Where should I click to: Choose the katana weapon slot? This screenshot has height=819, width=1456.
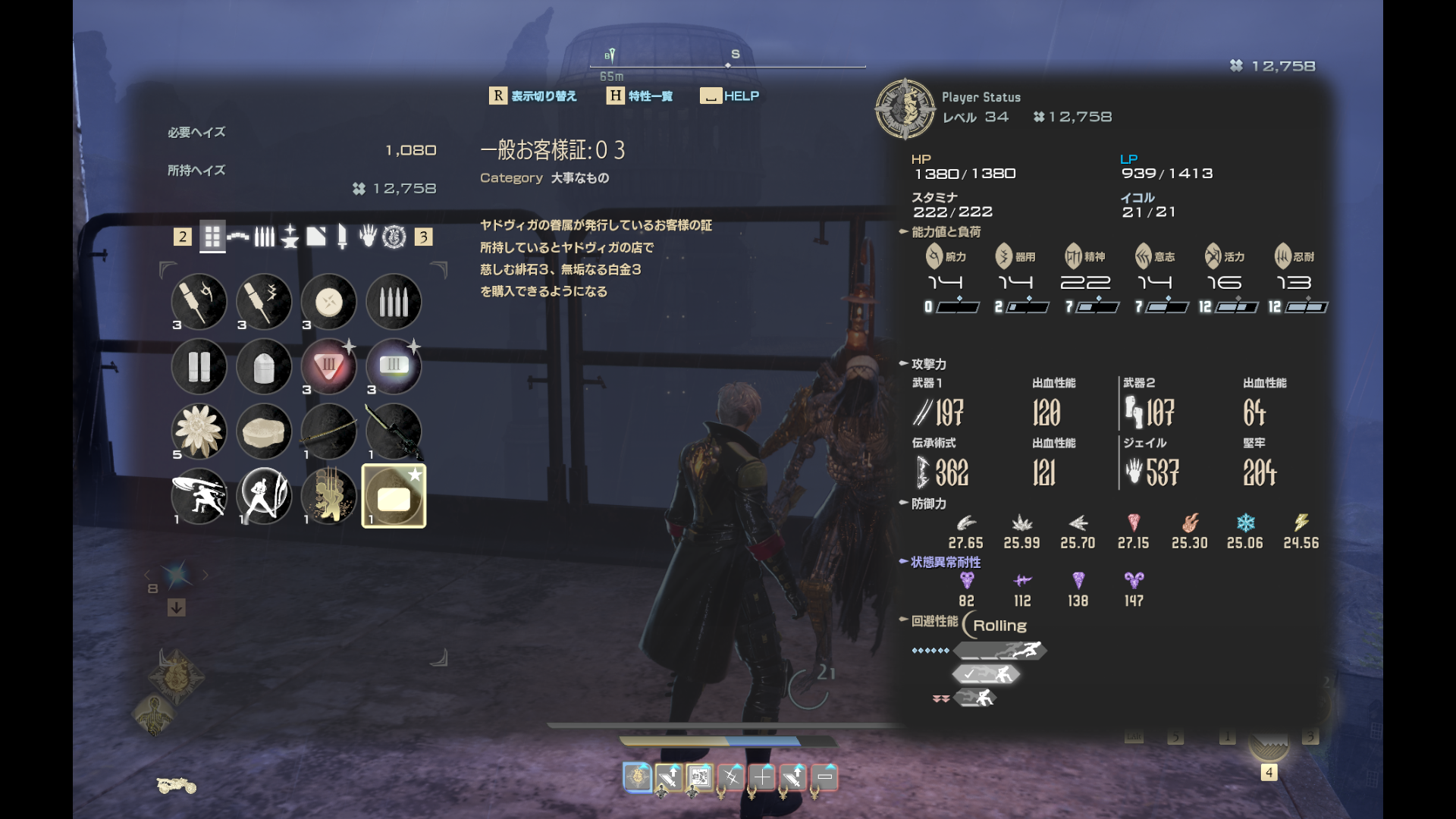328,431
